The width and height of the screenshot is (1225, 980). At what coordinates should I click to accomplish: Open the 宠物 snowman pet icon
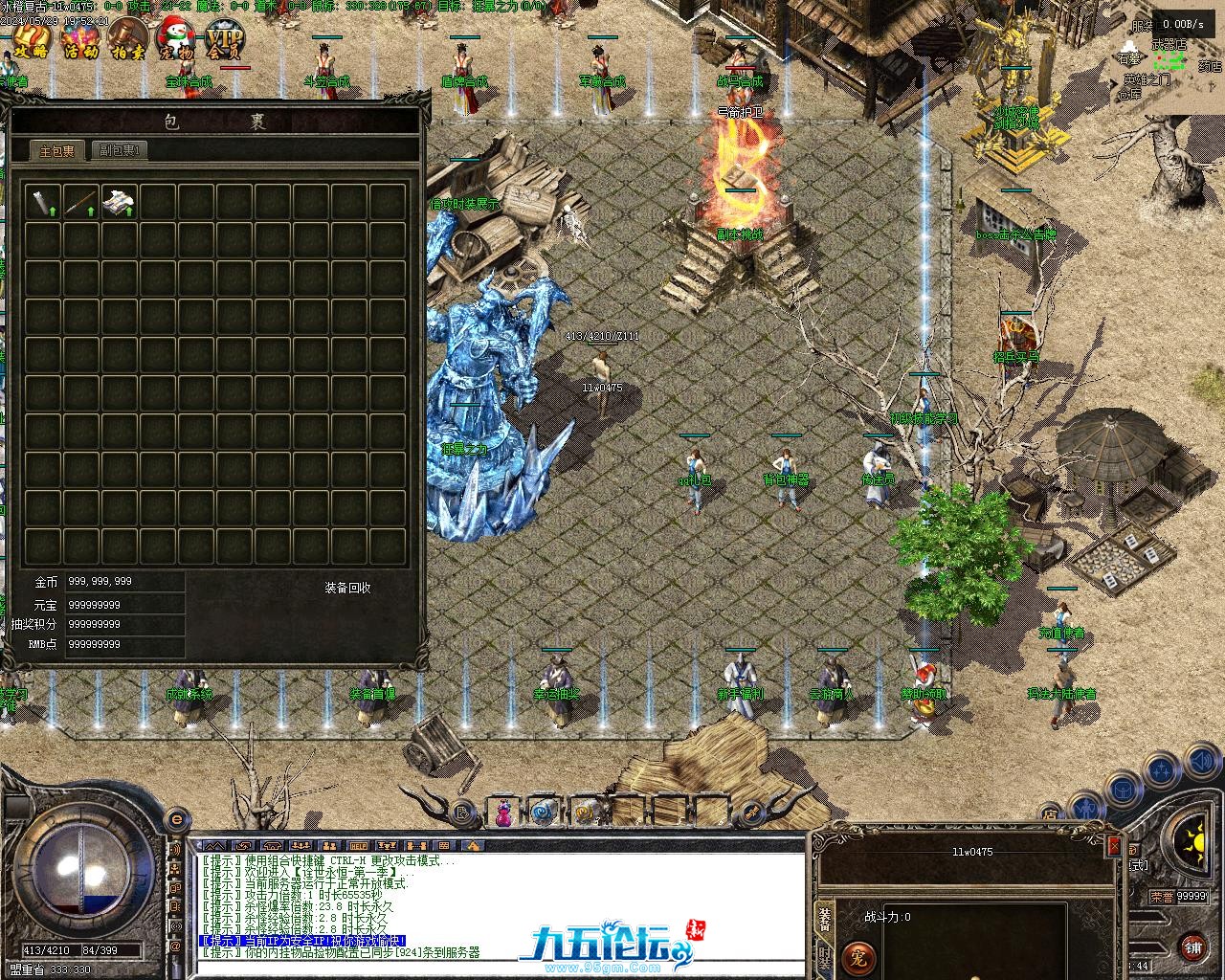coord(176,40)
